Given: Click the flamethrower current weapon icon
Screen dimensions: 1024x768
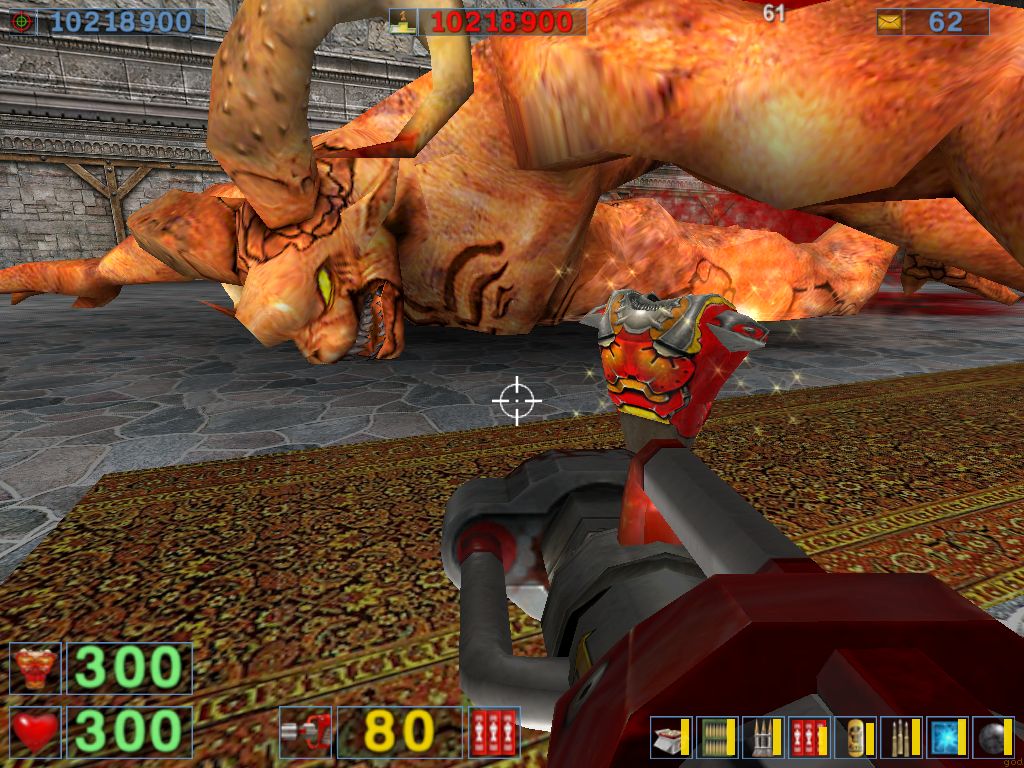Looking at the screenshot, I should tap(305, 732).
